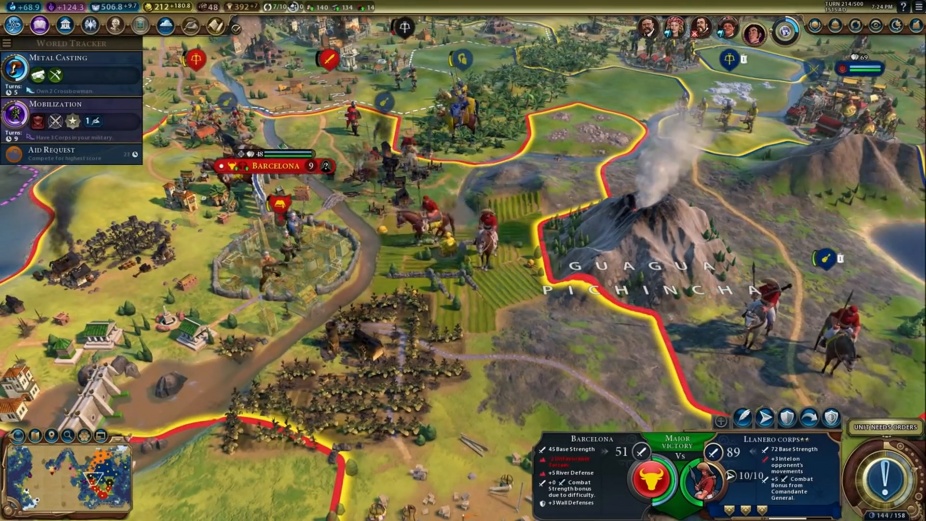This screenshot has height=521, width=926.
Task: Open the minimap search magnifier tool
Action: [66, 436]
